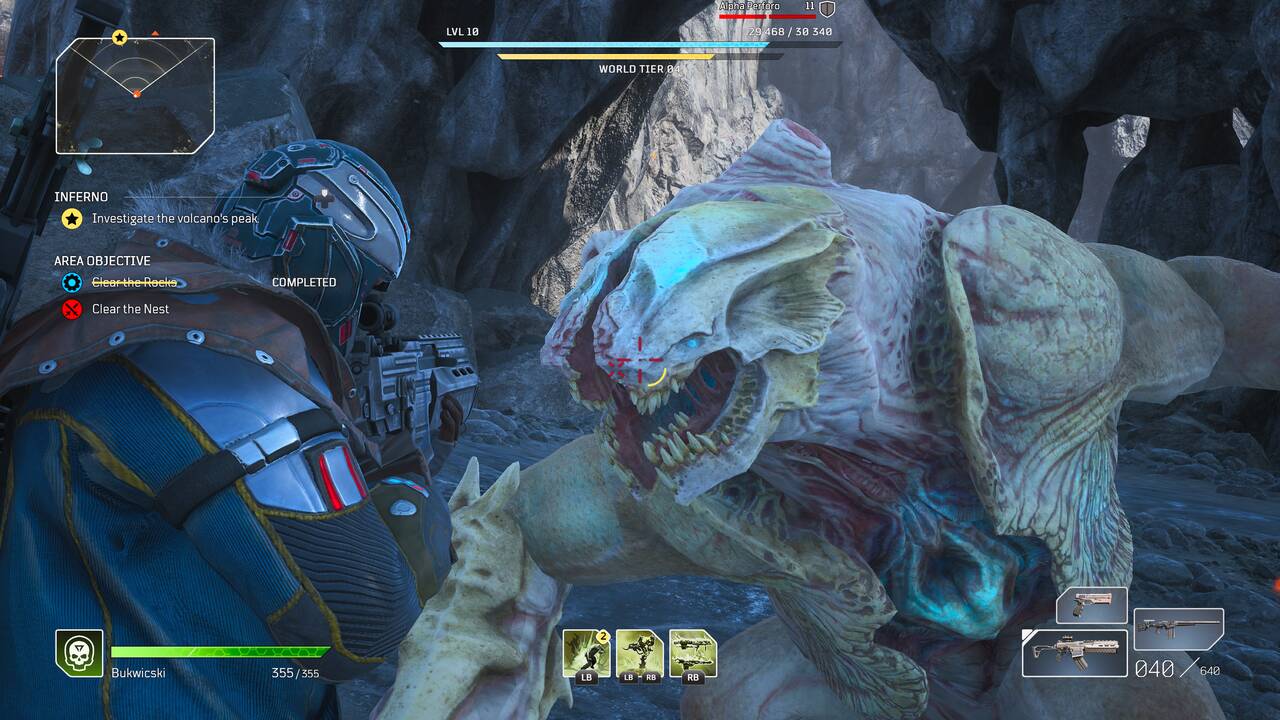Select the Clear the Nest area objective
Screen dimensions: 1280x720
click(x=130, y=309)
